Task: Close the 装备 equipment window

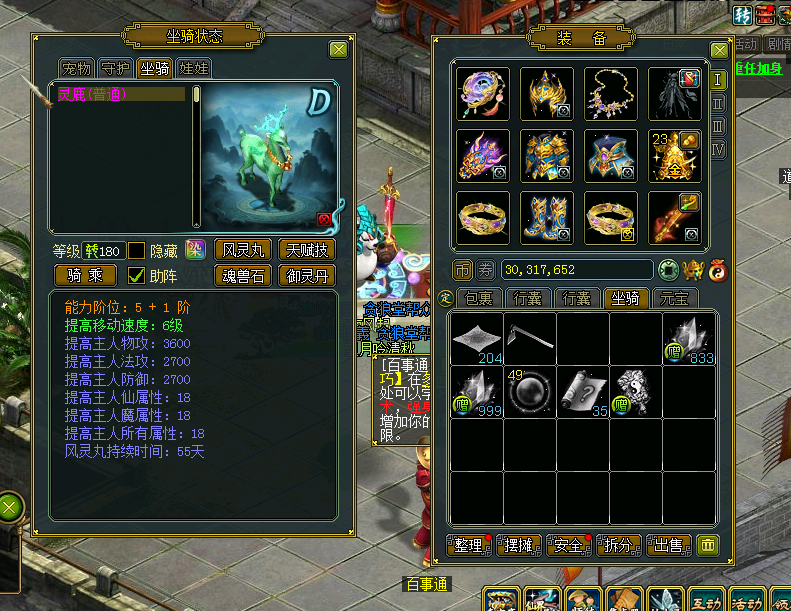Action: click(x=719, y=50)
